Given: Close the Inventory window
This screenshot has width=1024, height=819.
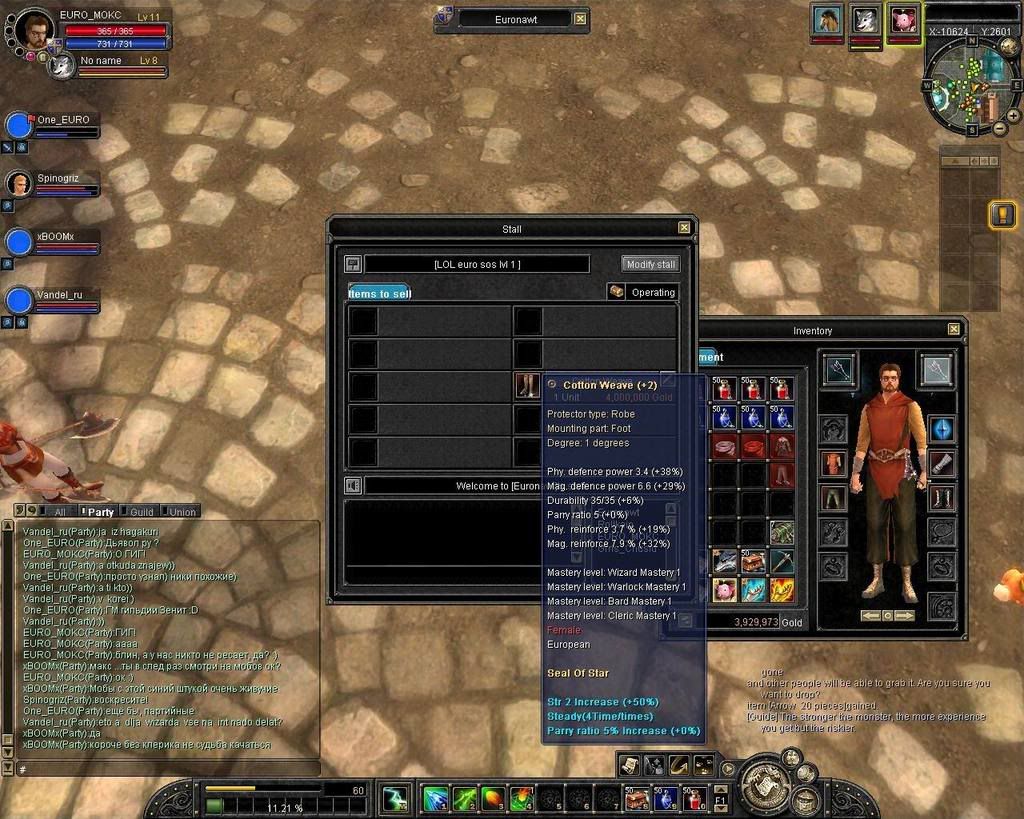Looking at the screenshot, I should pos(954,330).
